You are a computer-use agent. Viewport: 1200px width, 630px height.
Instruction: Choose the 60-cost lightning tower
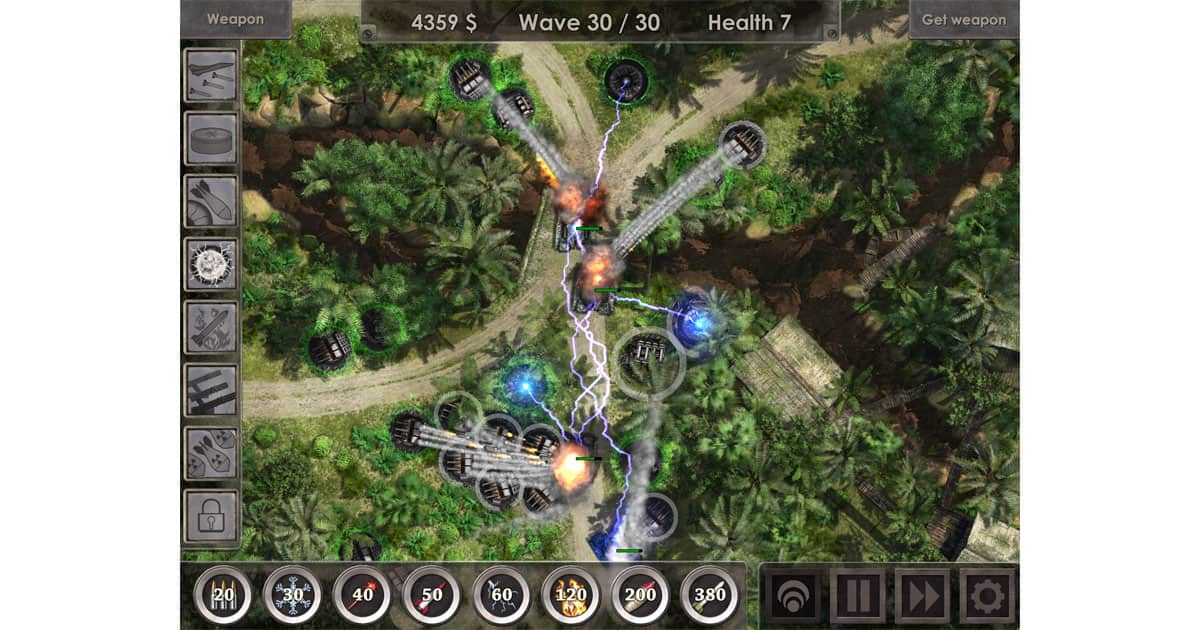pos(501,595)
